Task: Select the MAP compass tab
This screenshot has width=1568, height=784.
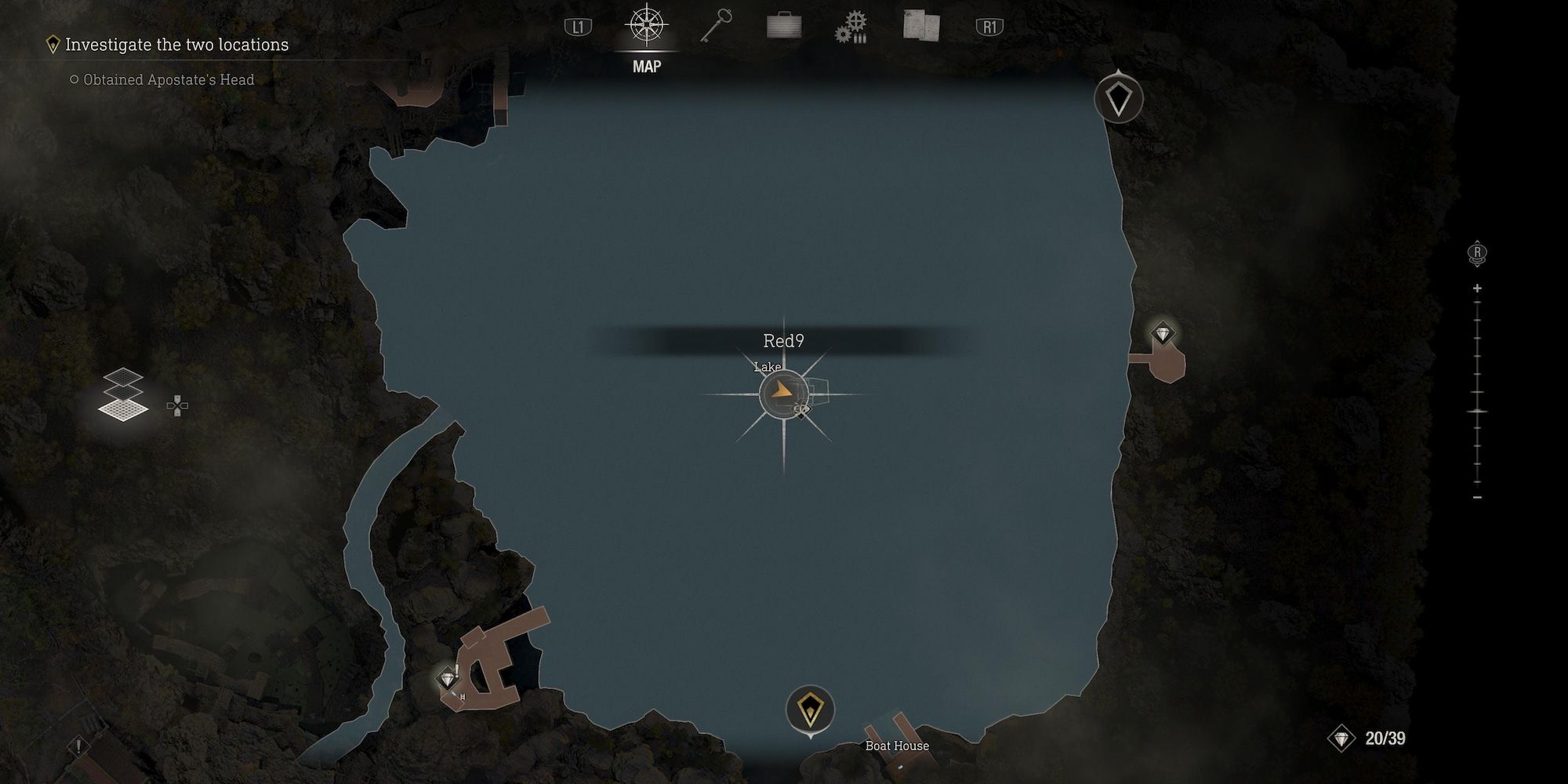Action: pyautogui.click(x=646, y=27)
